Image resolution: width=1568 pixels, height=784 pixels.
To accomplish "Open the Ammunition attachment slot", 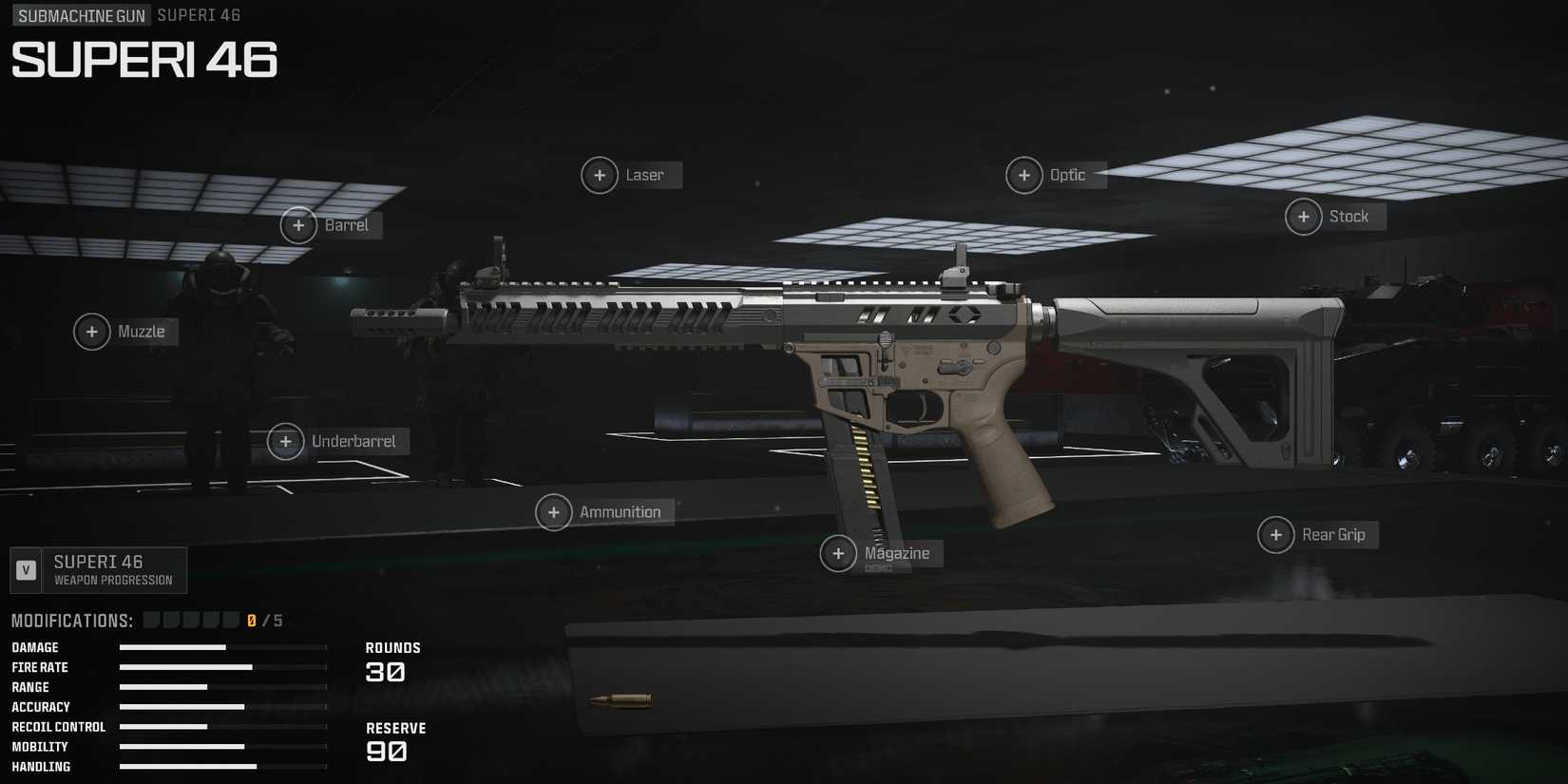I will (554, 512).
